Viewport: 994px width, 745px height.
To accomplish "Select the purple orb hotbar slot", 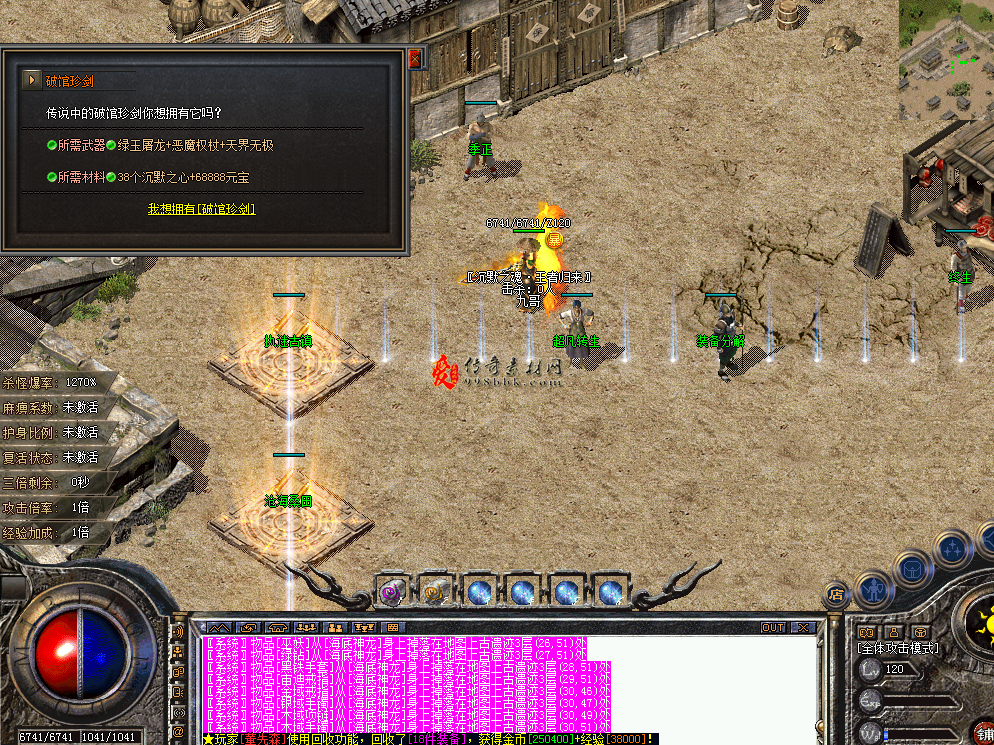I will (x=391, y=592).
